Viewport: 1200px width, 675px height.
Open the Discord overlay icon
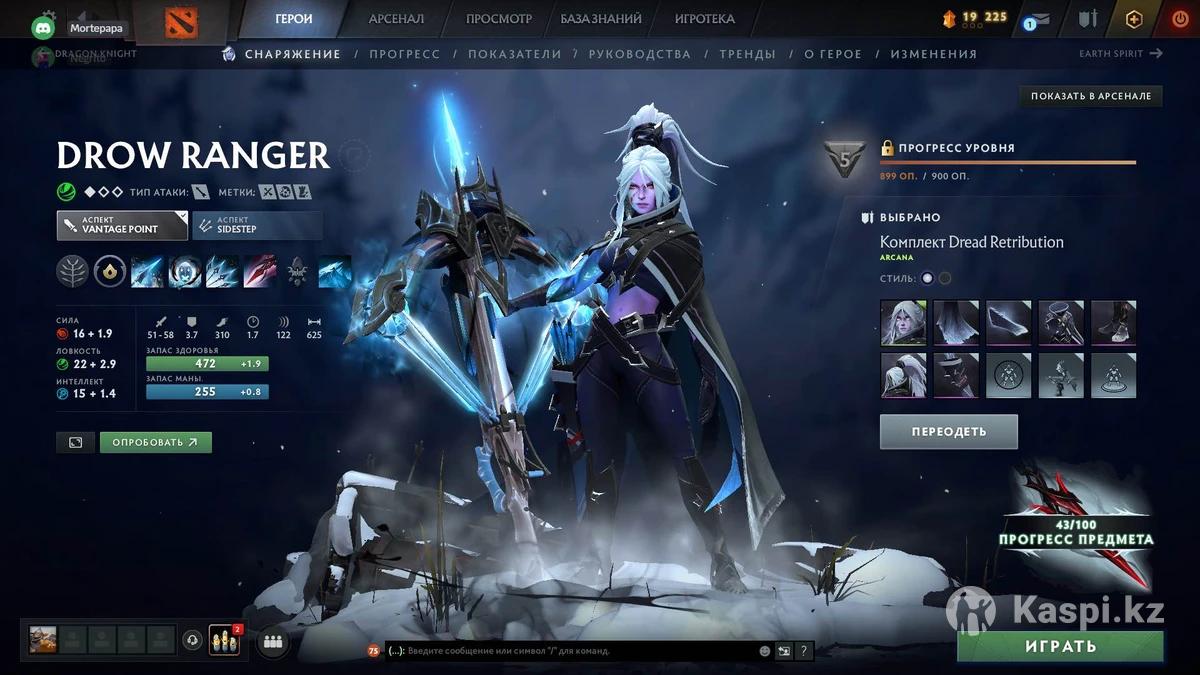44,28
